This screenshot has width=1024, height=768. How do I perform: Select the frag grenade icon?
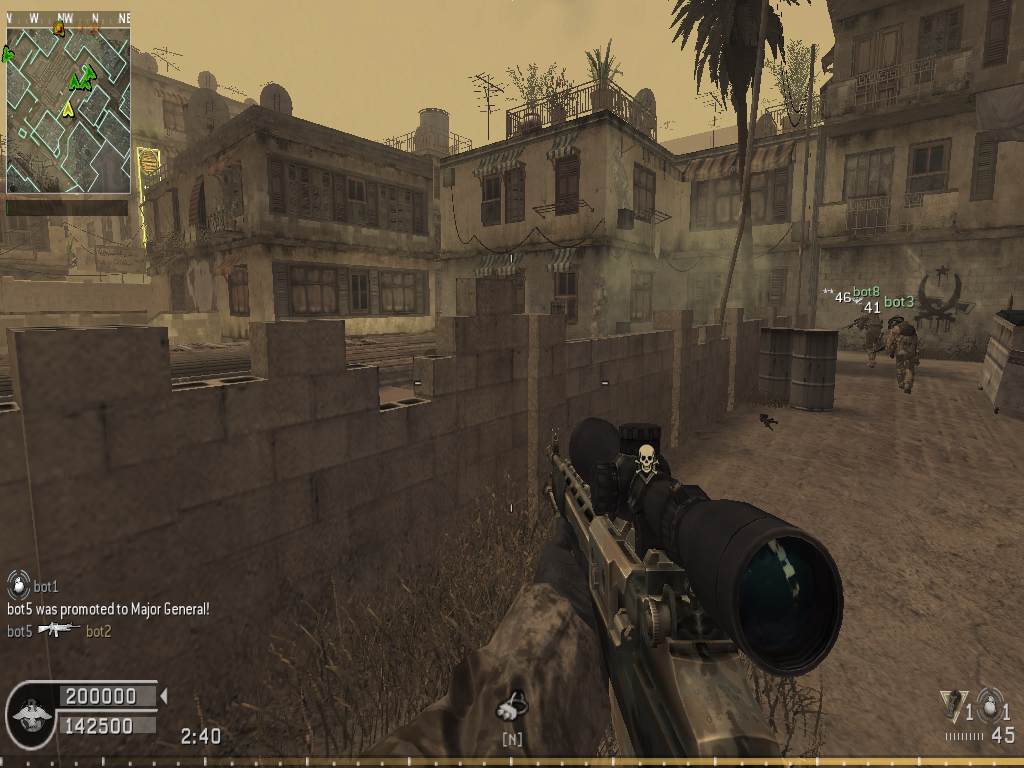coord(990,703)
